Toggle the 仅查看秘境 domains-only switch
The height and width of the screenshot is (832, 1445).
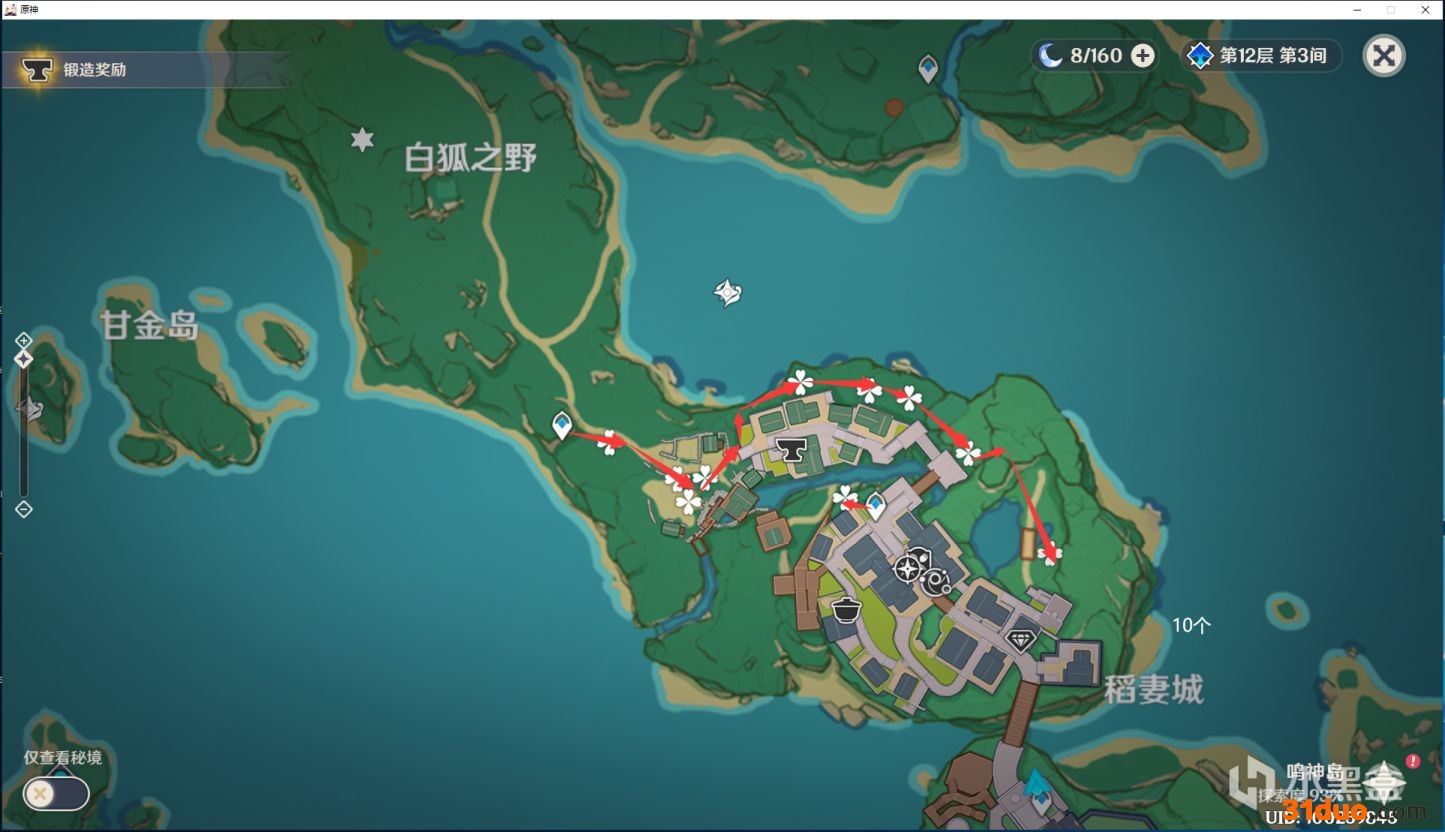coord(56,794)
